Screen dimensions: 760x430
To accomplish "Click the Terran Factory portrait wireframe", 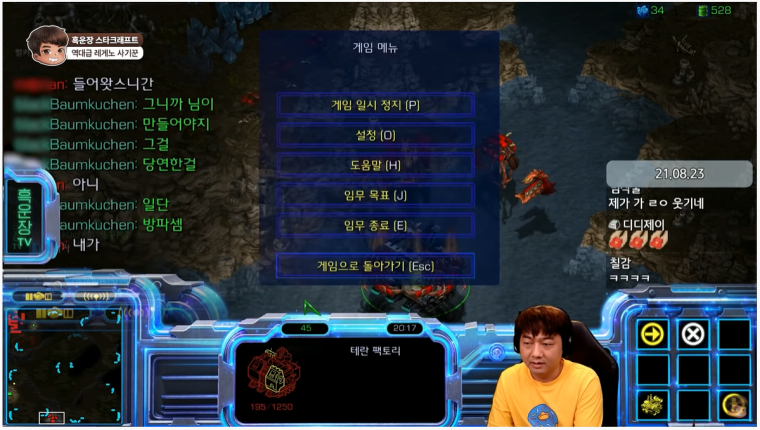I will point(272,369).
